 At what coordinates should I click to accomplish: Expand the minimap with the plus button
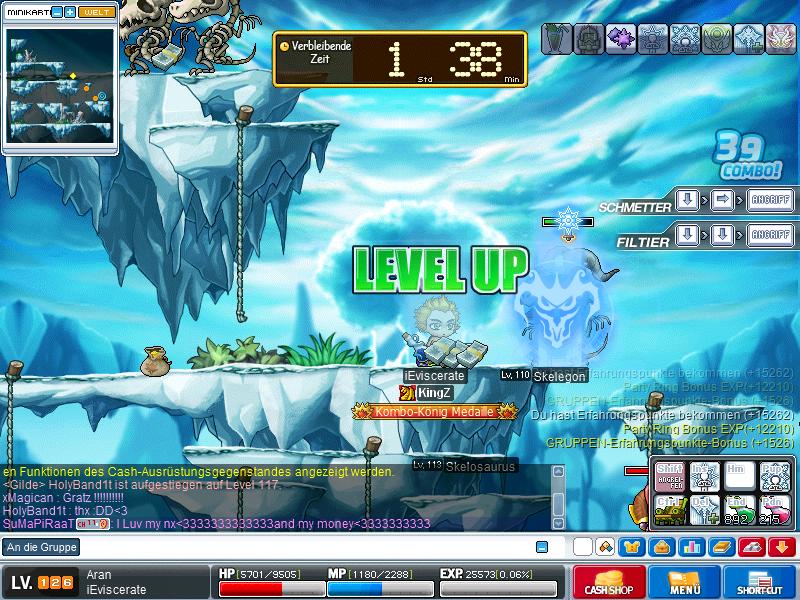(70, 11)
